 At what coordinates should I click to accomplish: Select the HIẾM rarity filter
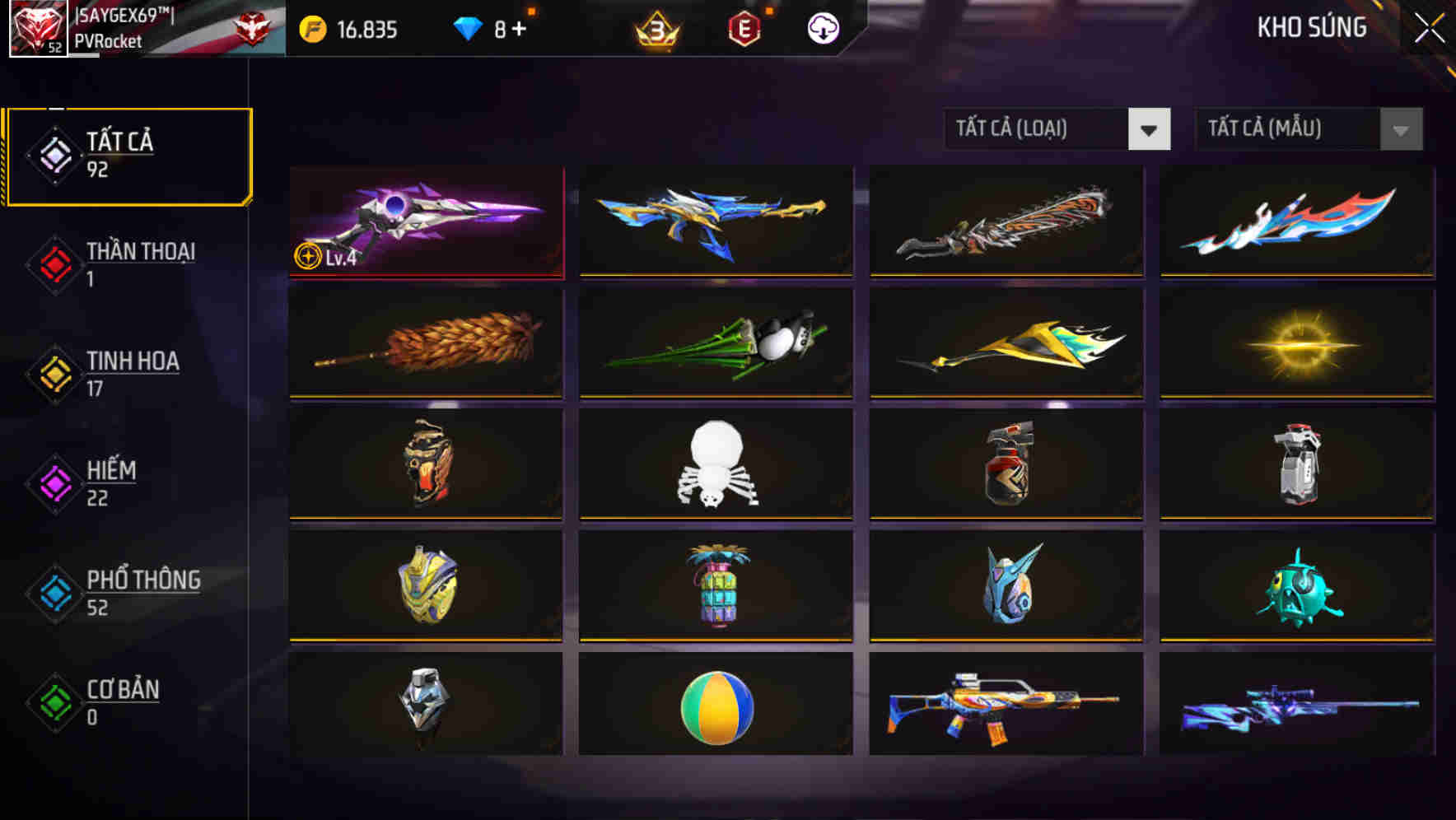[x=110, y=481]
